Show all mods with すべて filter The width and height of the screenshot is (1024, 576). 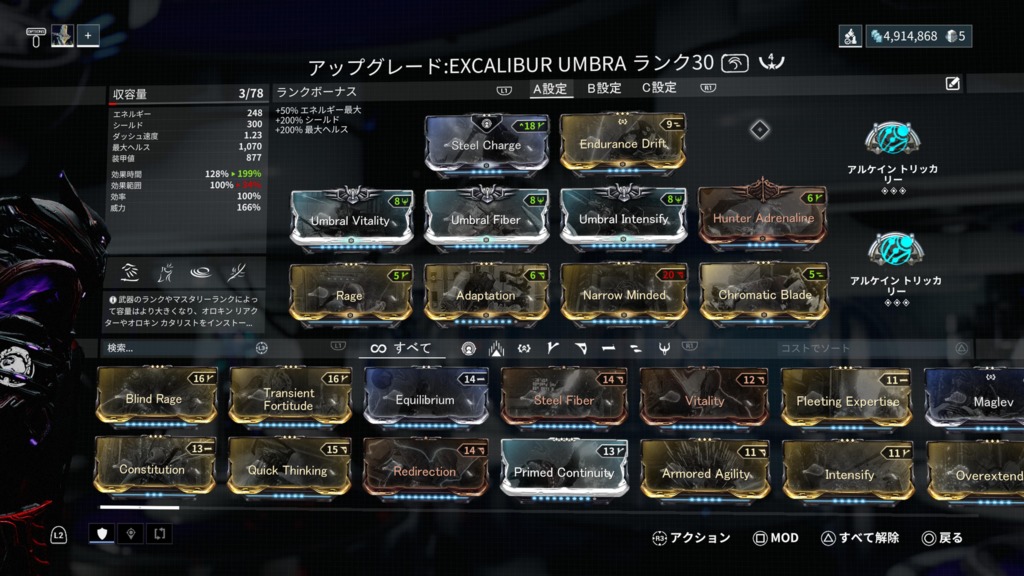pos(401,348)
